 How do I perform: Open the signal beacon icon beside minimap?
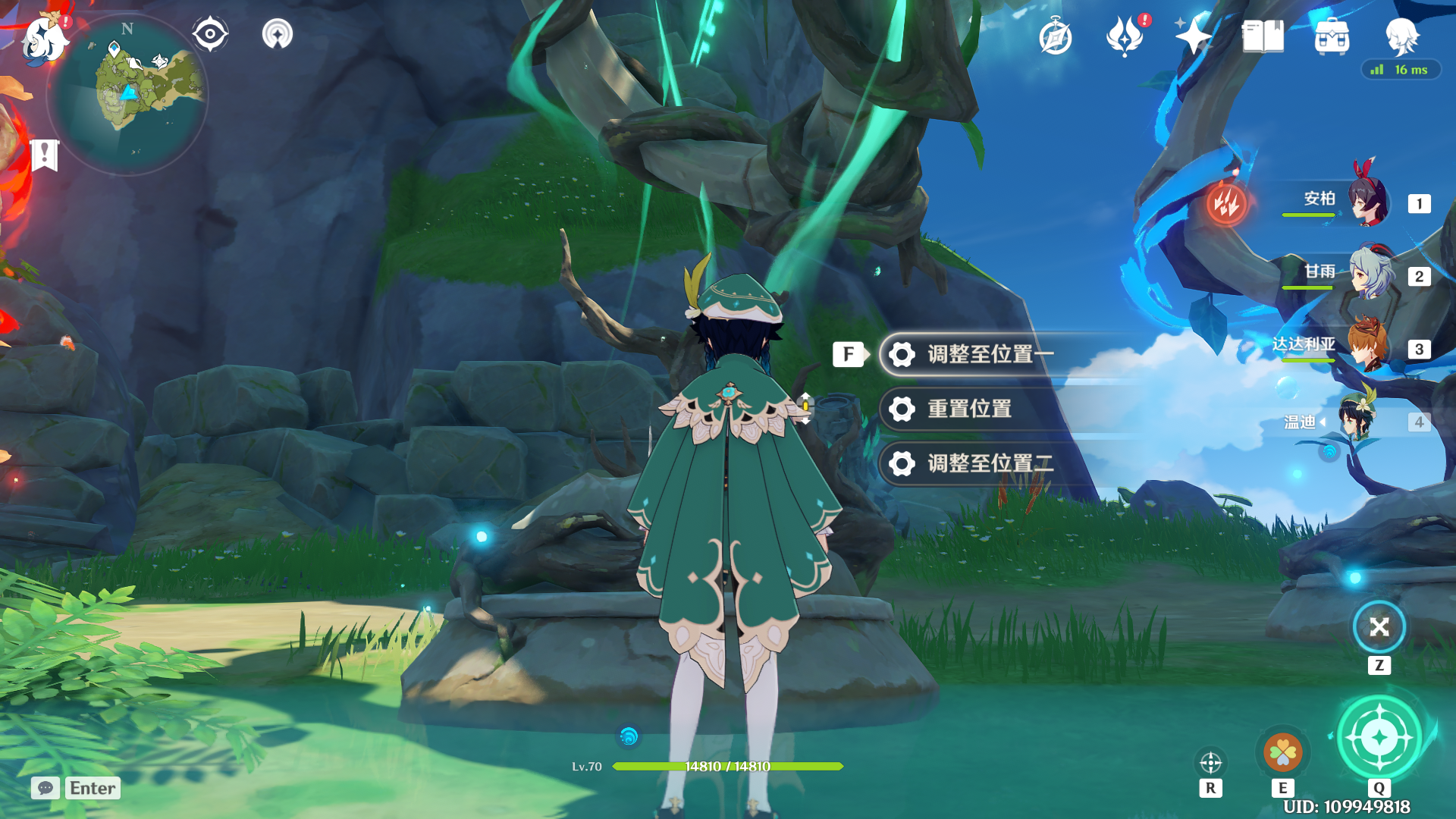click(278, 34)
